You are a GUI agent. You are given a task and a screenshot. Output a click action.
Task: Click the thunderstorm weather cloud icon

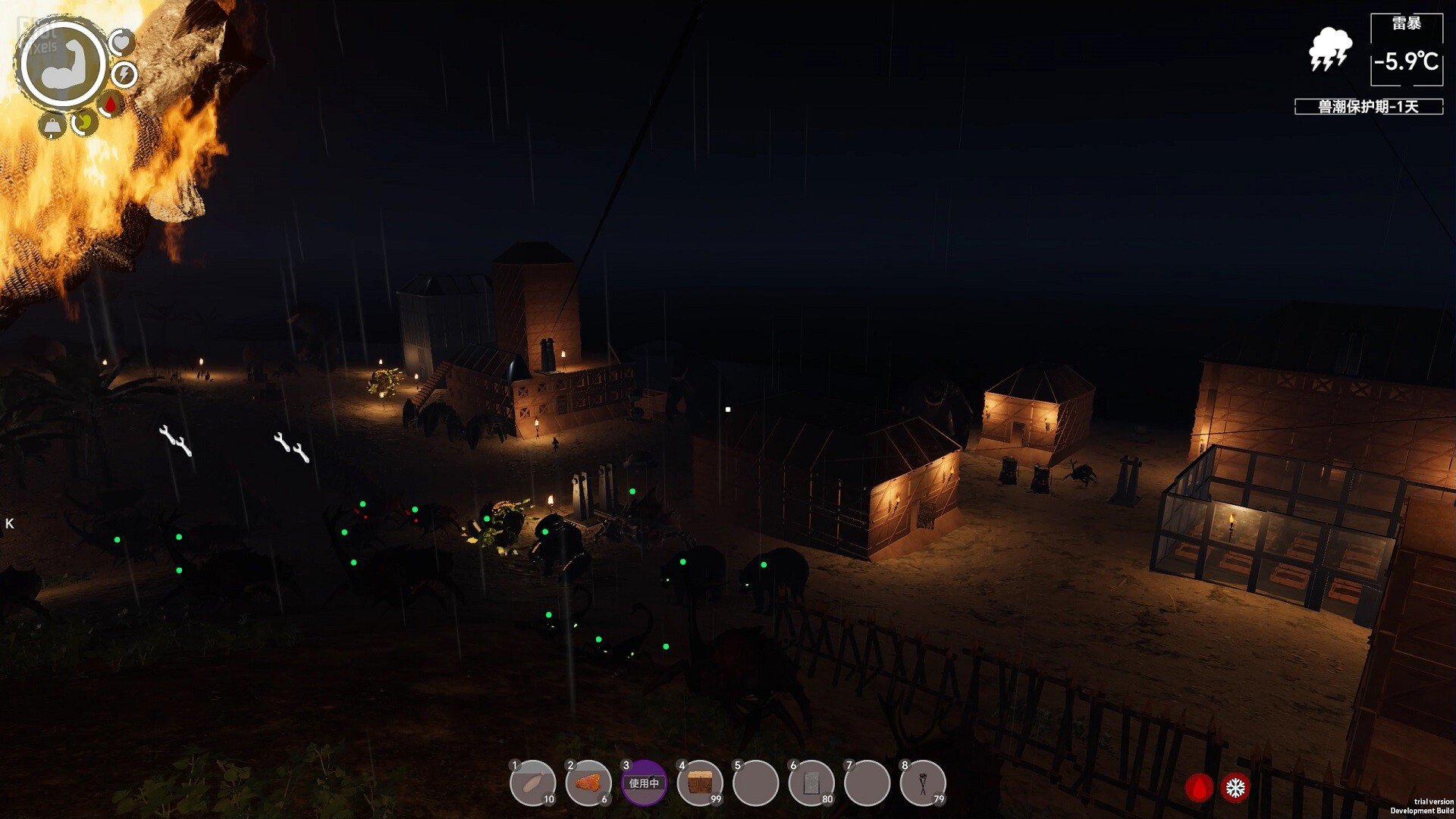tap(1330, 49)
